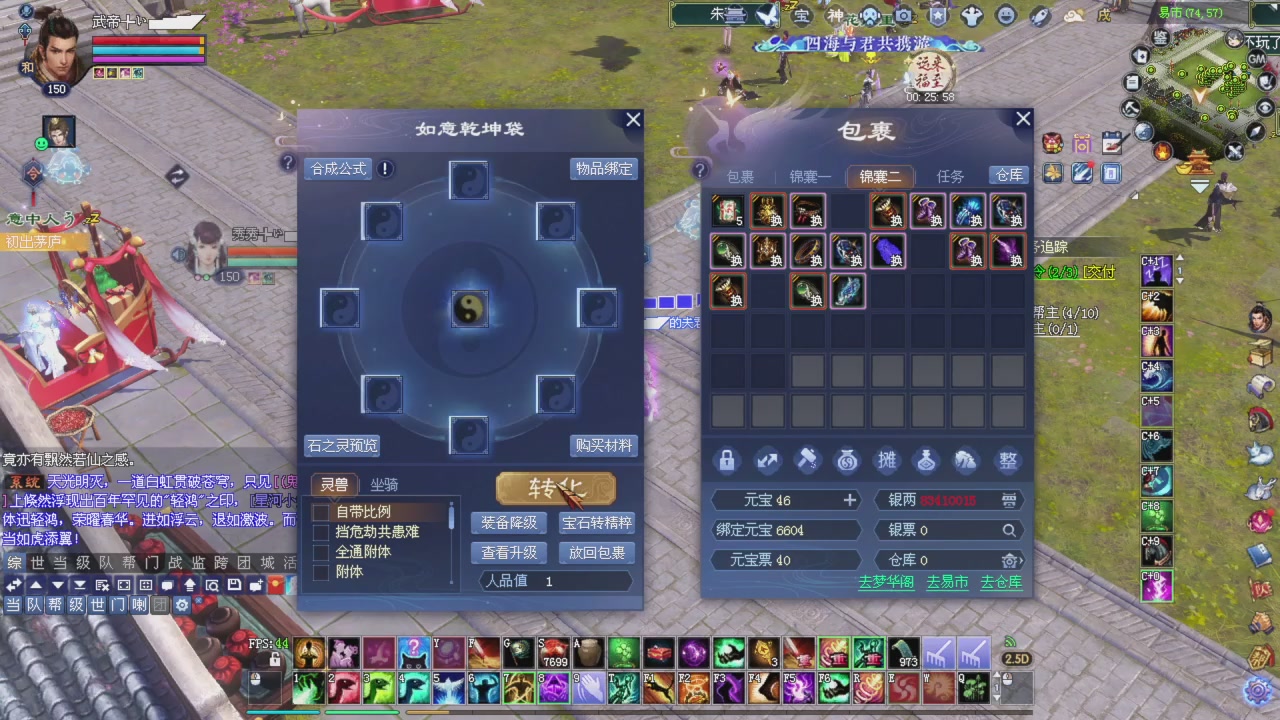Open the money bag icon in bag toolbar
This screenshot has width=1280, height=720.
847,460
